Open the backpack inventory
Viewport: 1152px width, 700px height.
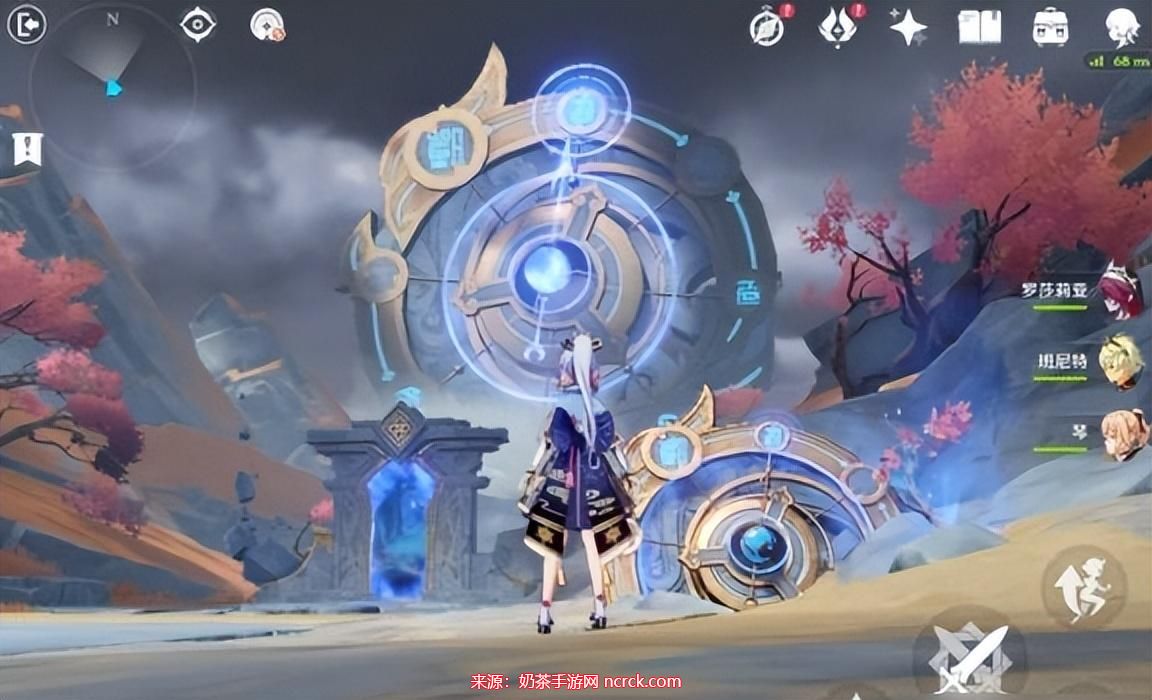coord(1050,27)
